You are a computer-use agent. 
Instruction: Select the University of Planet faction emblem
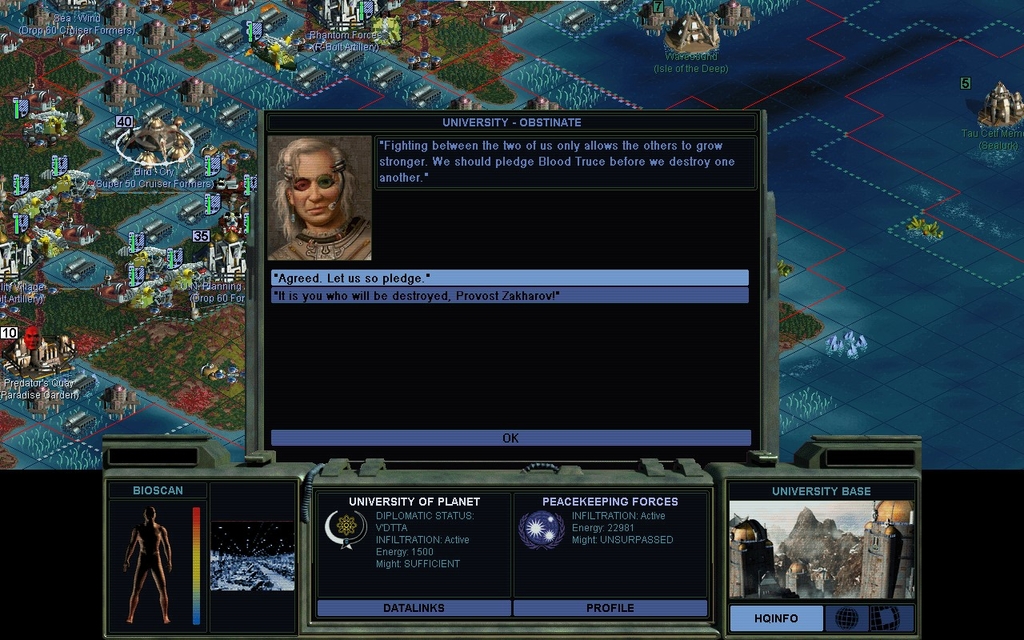coord(344,528)
